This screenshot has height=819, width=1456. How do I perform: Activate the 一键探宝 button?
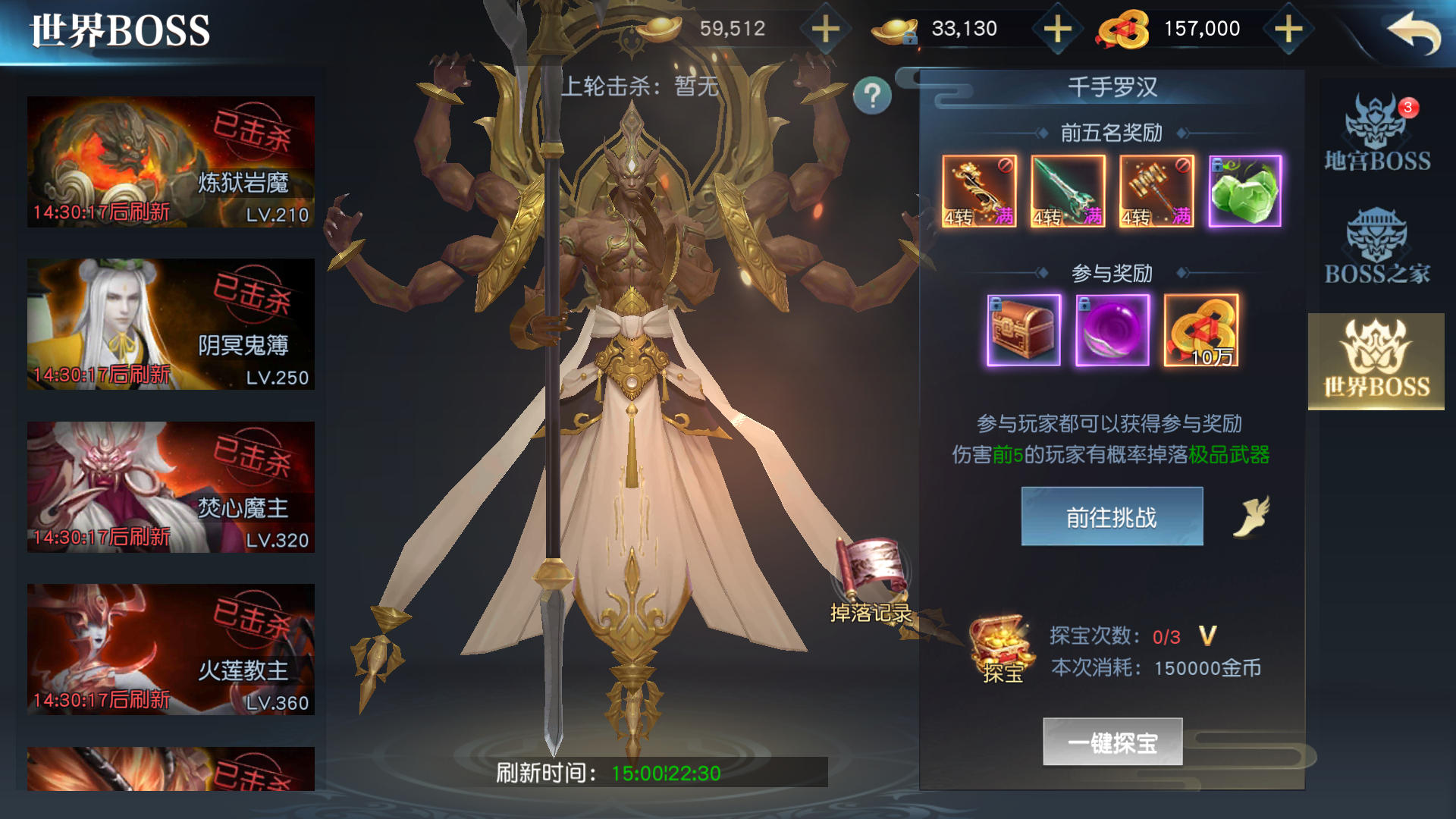pyautogui.click(x=1112, y=742)
